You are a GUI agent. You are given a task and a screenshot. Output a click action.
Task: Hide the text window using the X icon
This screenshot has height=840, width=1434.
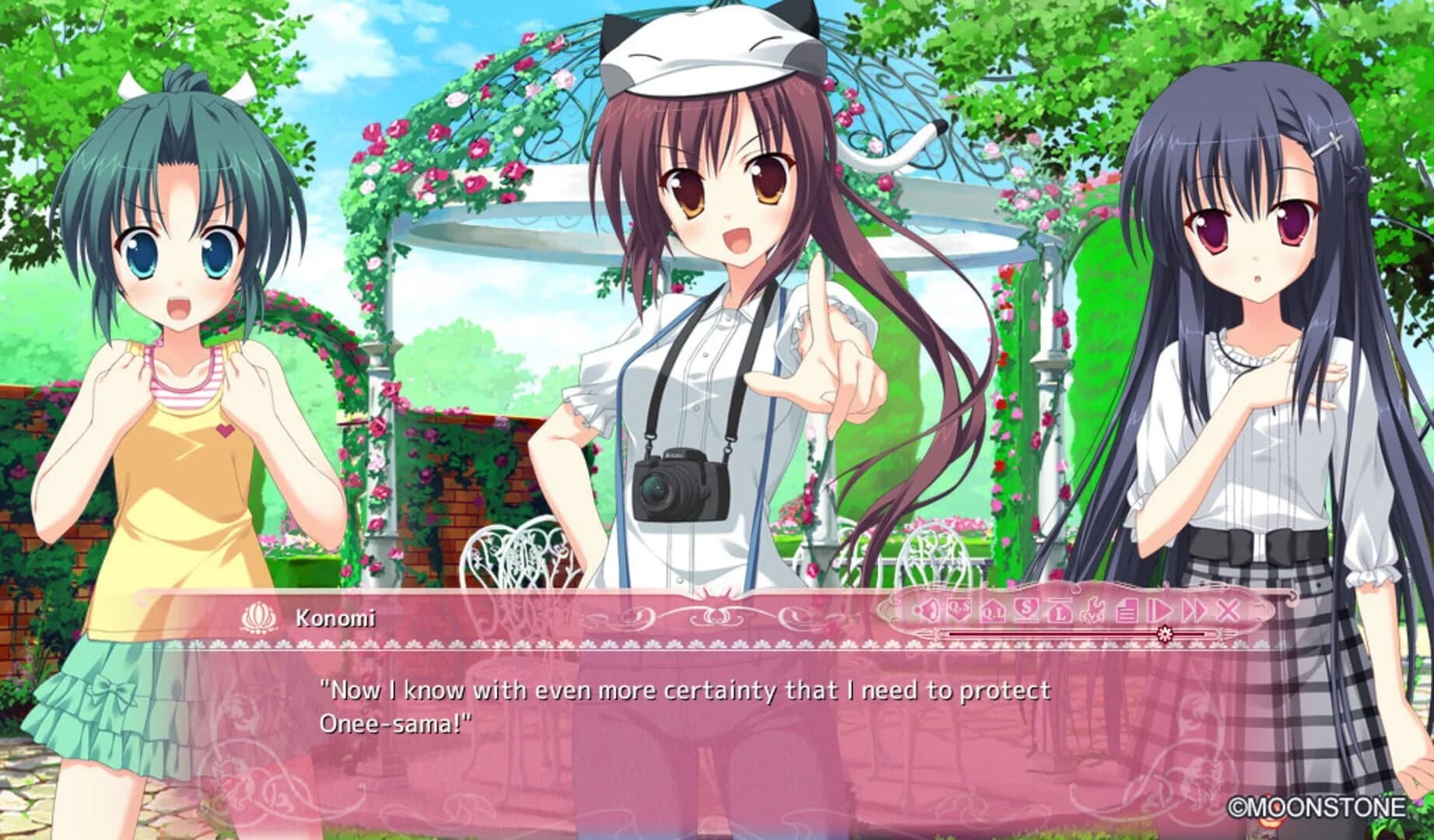[x=1227, y=611]
